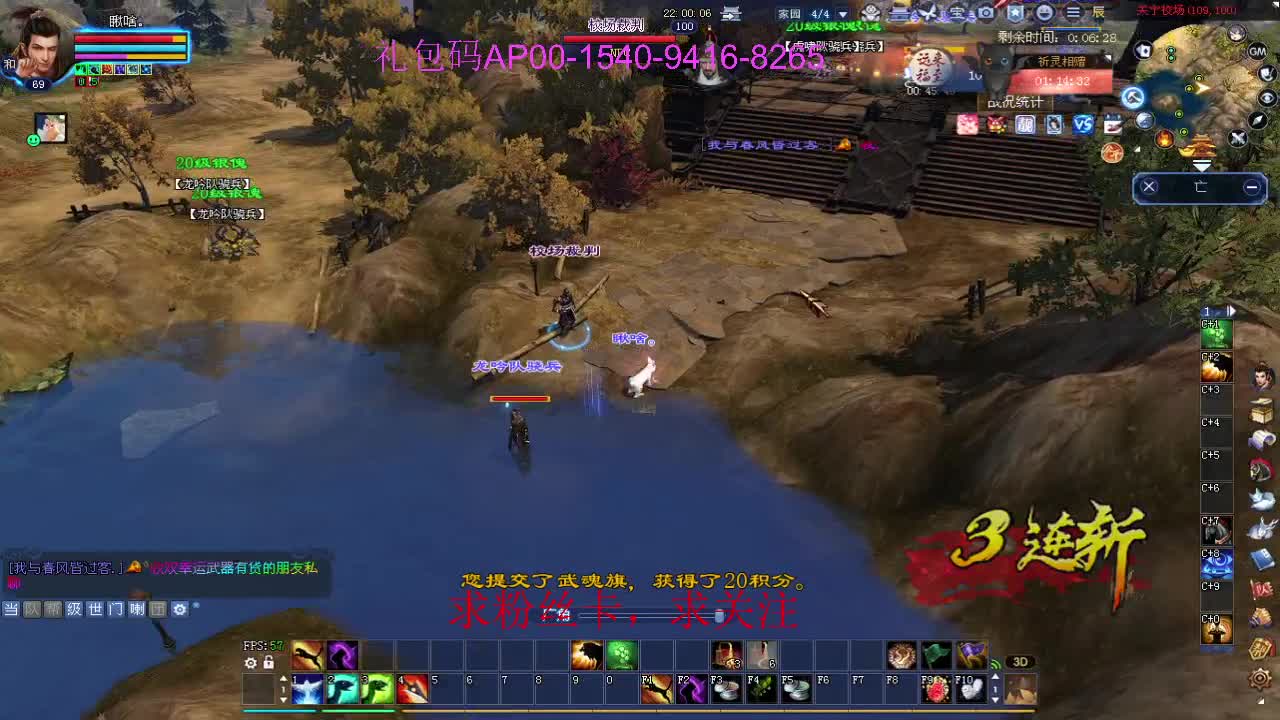The image size is (1280, 720).
Task: Toggle the eye icon beside the minimap
Action: [1267, 97]
